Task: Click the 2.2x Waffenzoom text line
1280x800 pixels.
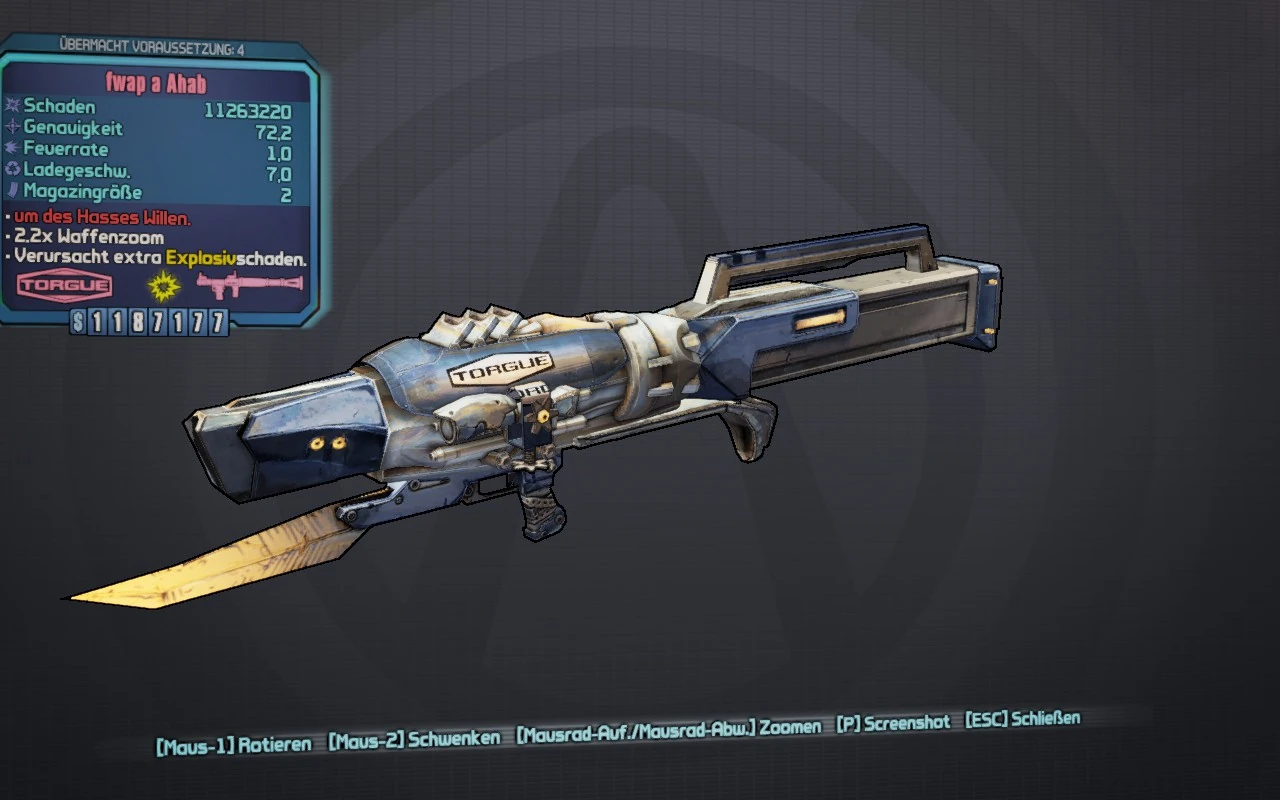Action: click(88, 238)
